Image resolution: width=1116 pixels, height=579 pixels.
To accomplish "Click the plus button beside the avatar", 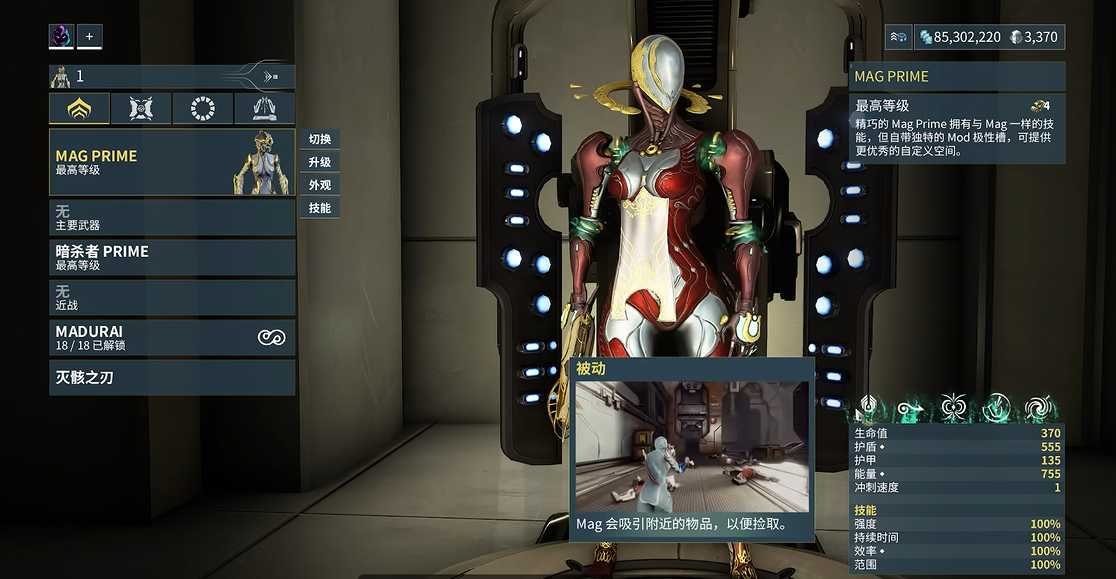I will (x=89, y=37).
